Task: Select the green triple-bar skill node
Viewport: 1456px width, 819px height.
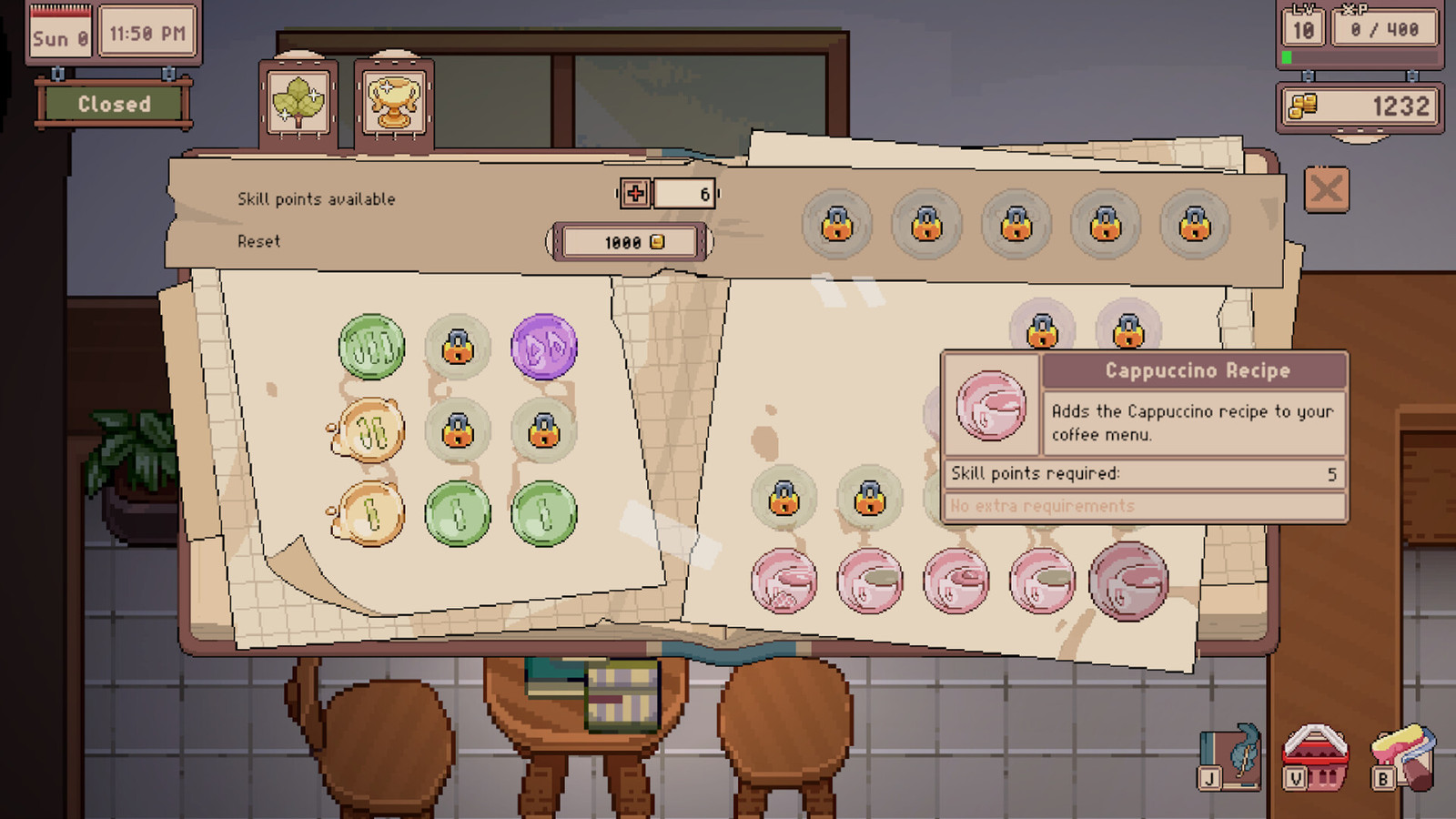Action: click(371, 347)
